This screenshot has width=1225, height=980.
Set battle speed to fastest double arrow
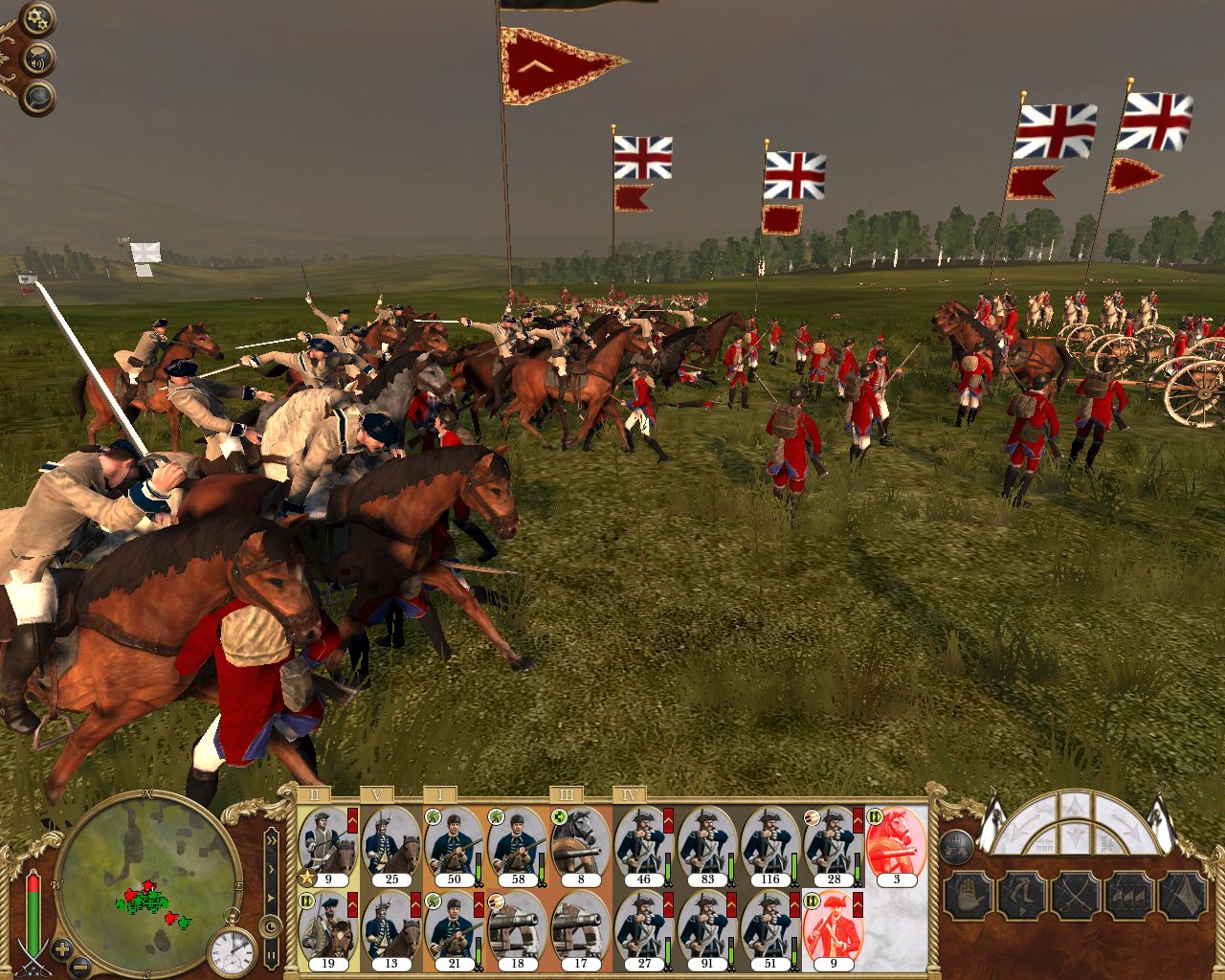(272, 839)
